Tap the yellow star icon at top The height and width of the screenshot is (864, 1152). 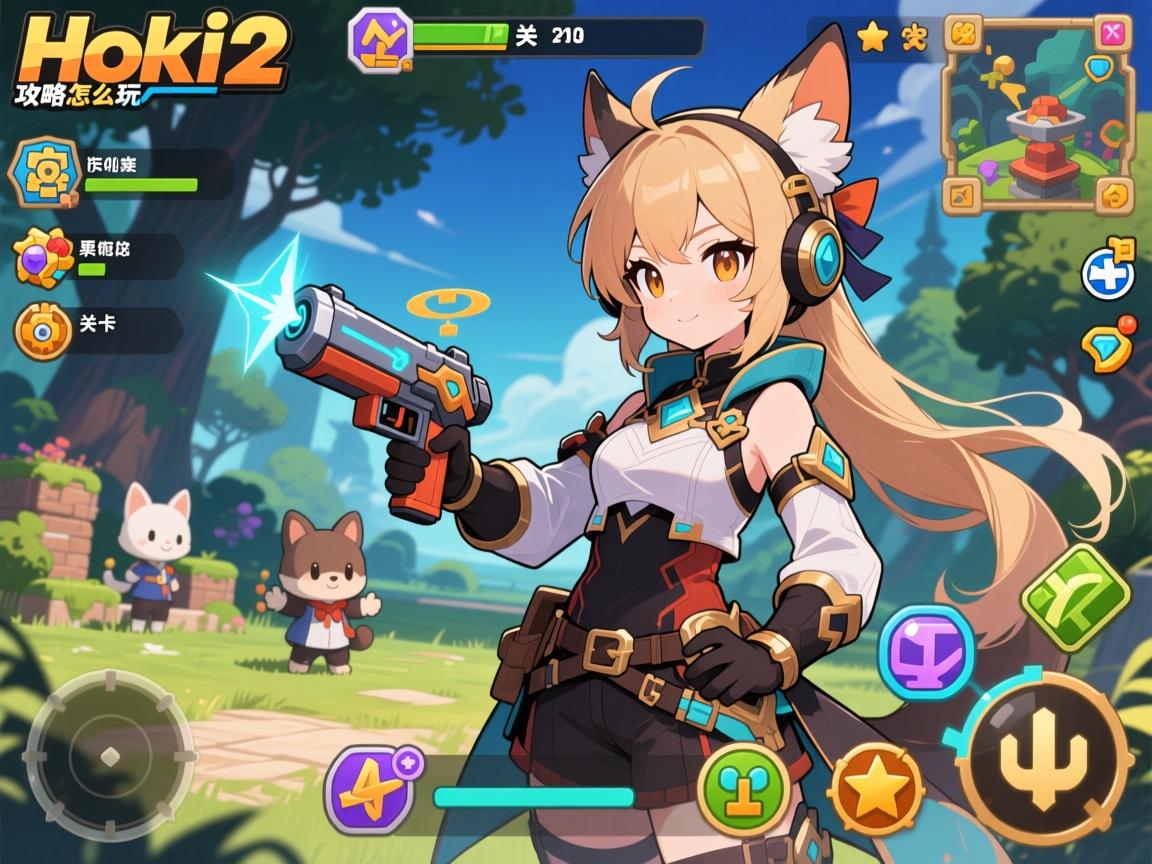click(x=873, y=38)
